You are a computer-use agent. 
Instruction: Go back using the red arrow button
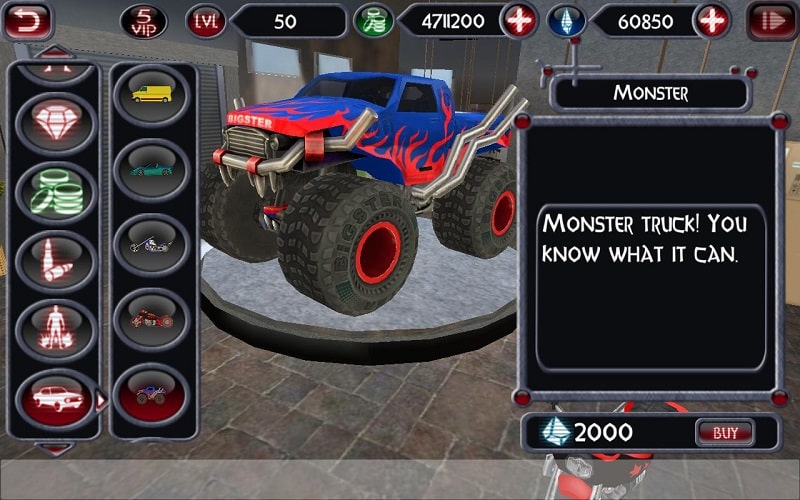28,21
